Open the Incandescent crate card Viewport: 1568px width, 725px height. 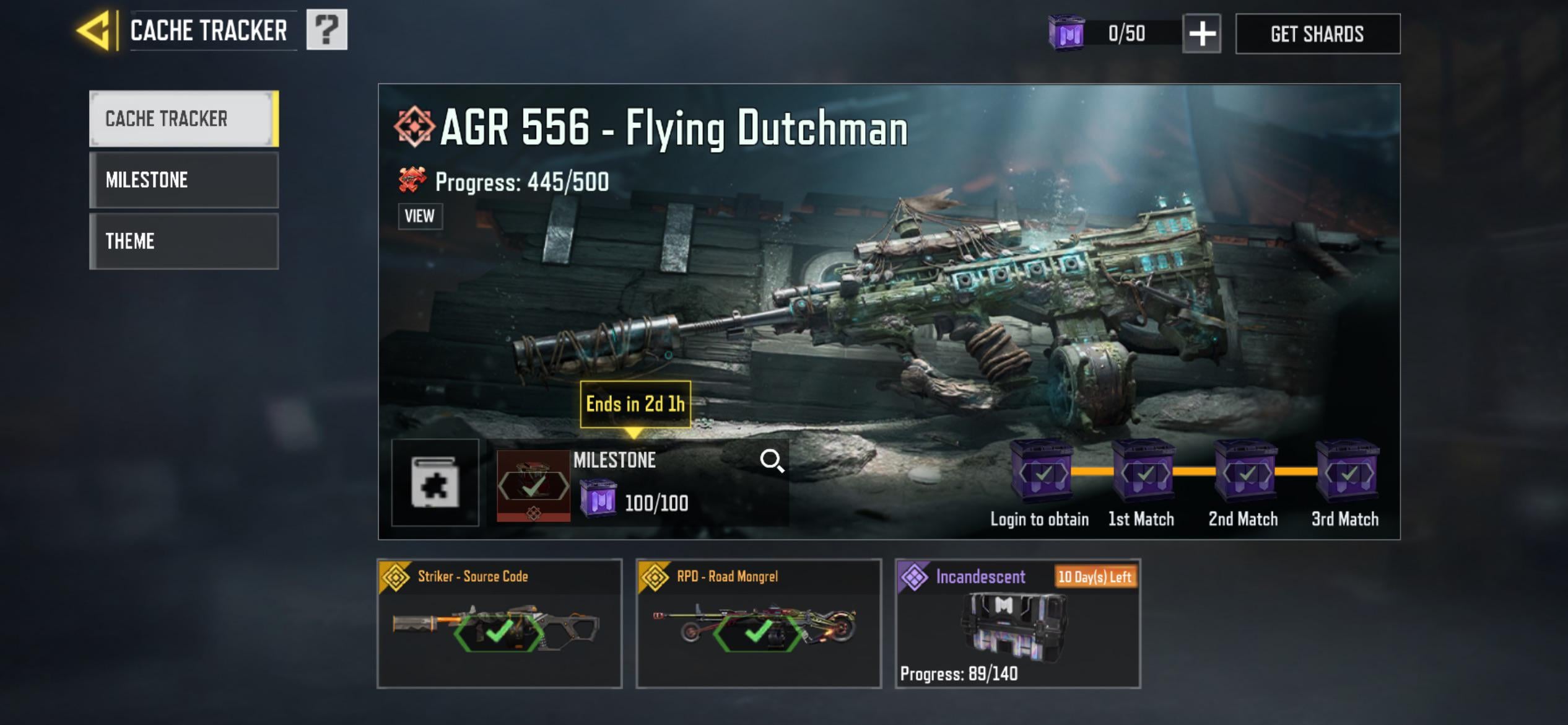click(1017, 623)
